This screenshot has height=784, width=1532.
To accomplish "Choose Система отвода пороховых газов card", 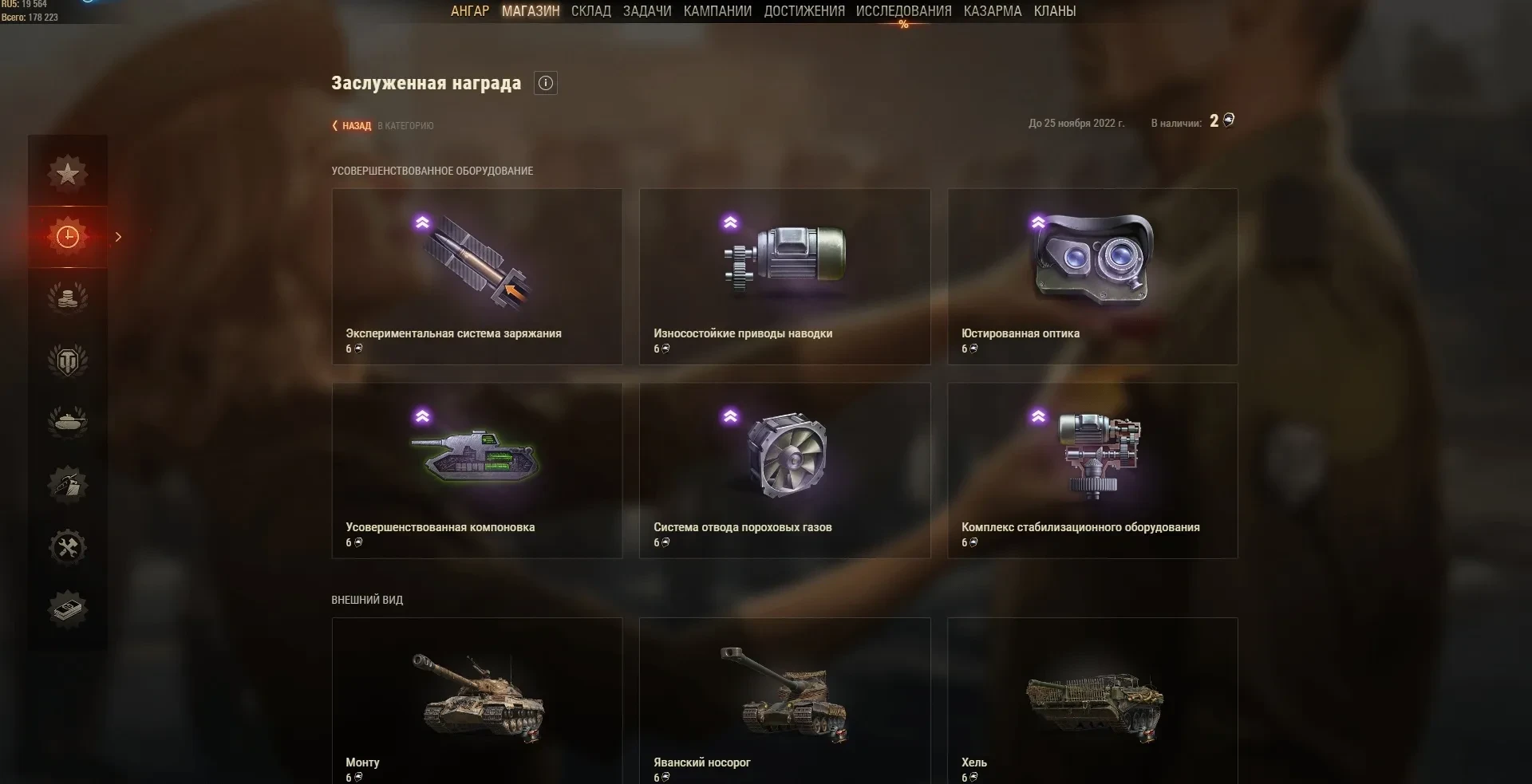I will 784,470.
